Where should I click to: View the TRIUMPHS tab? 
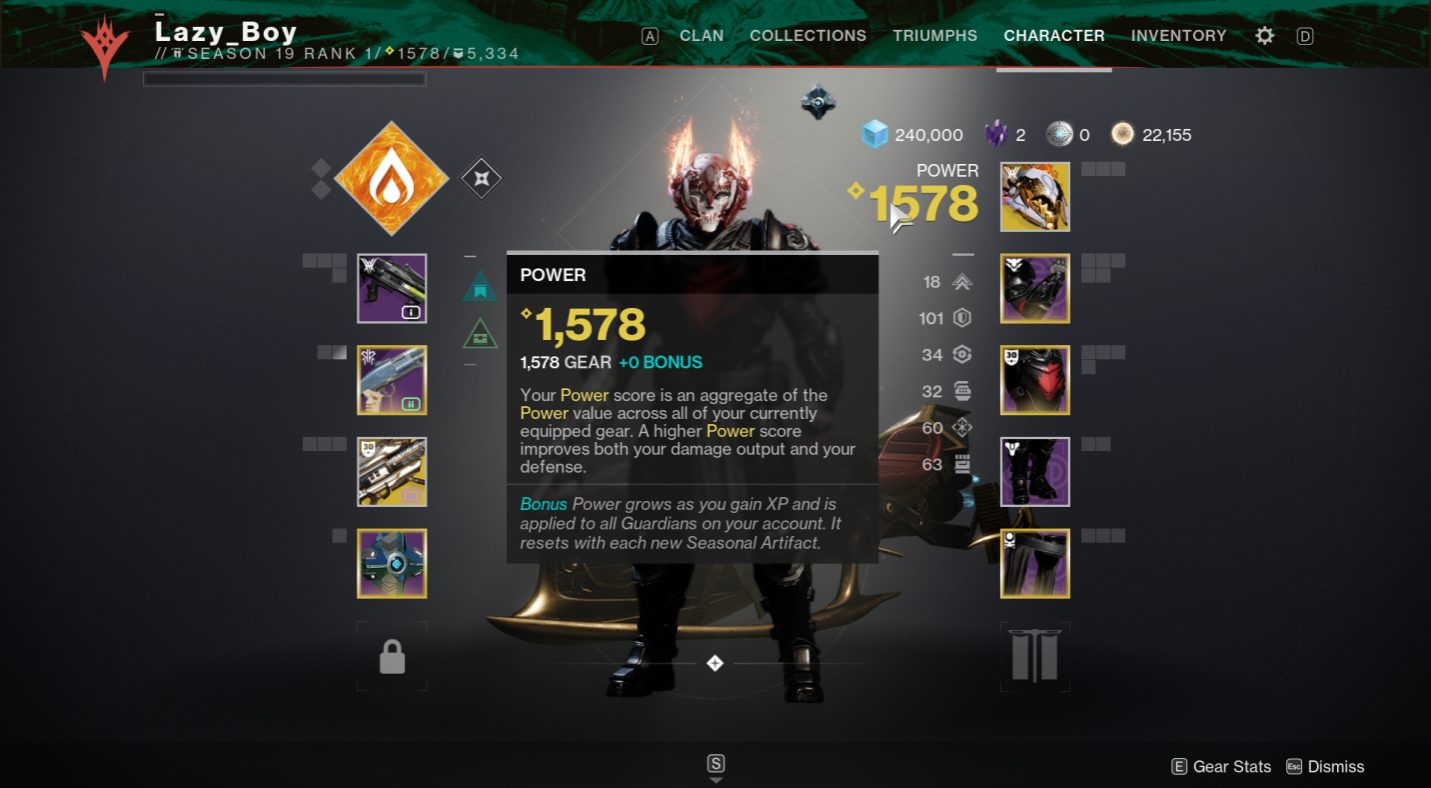click(x=935, y=35)
